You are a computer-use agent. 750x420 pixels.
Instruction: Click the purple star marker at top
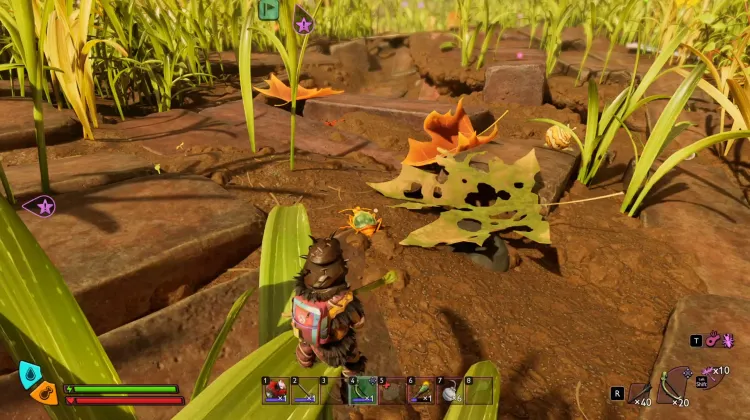pyautogui.click(x=304, y=23)
